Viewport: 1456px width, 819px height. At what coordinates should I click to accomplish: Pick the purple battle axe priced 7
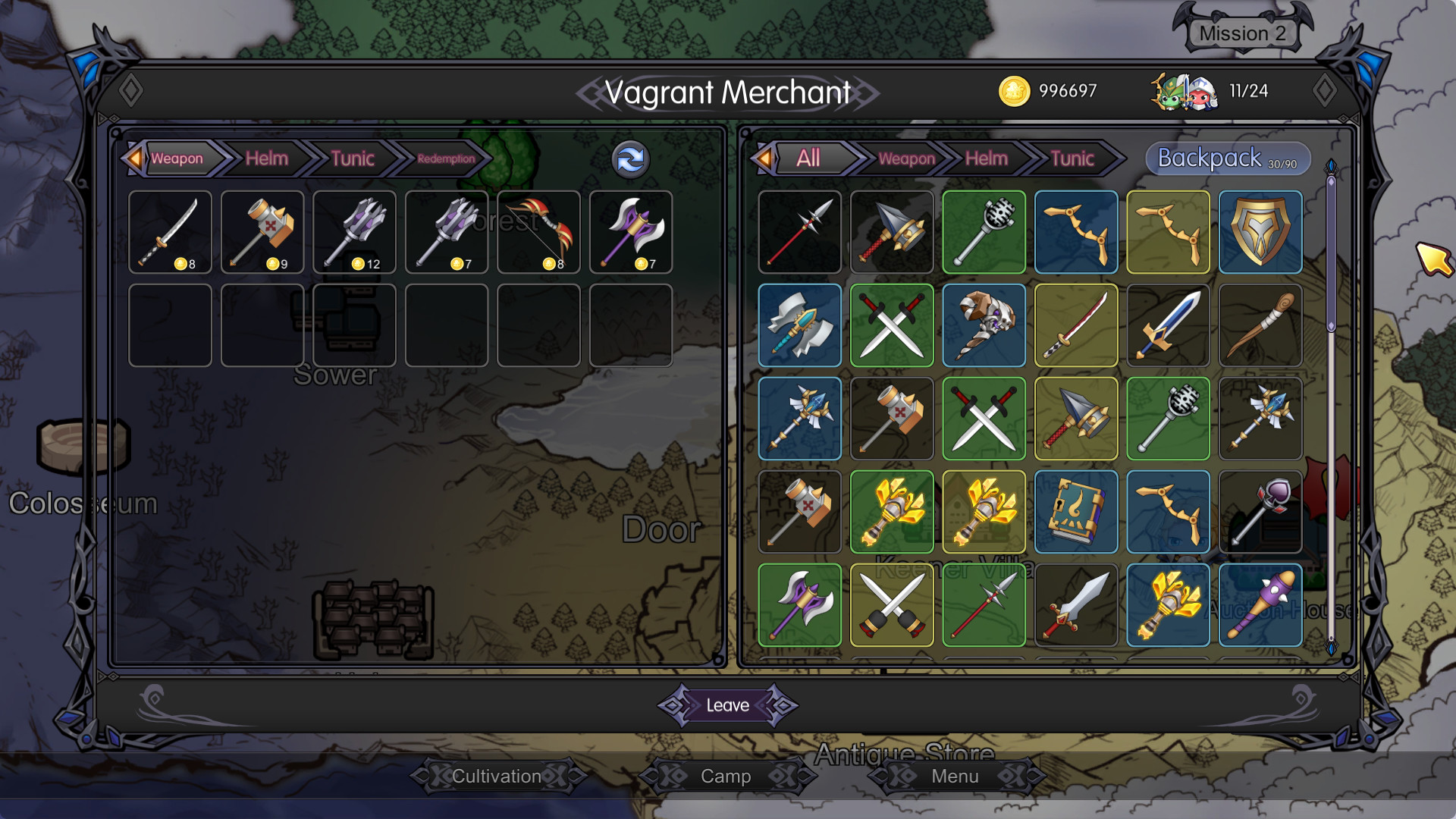631,232
